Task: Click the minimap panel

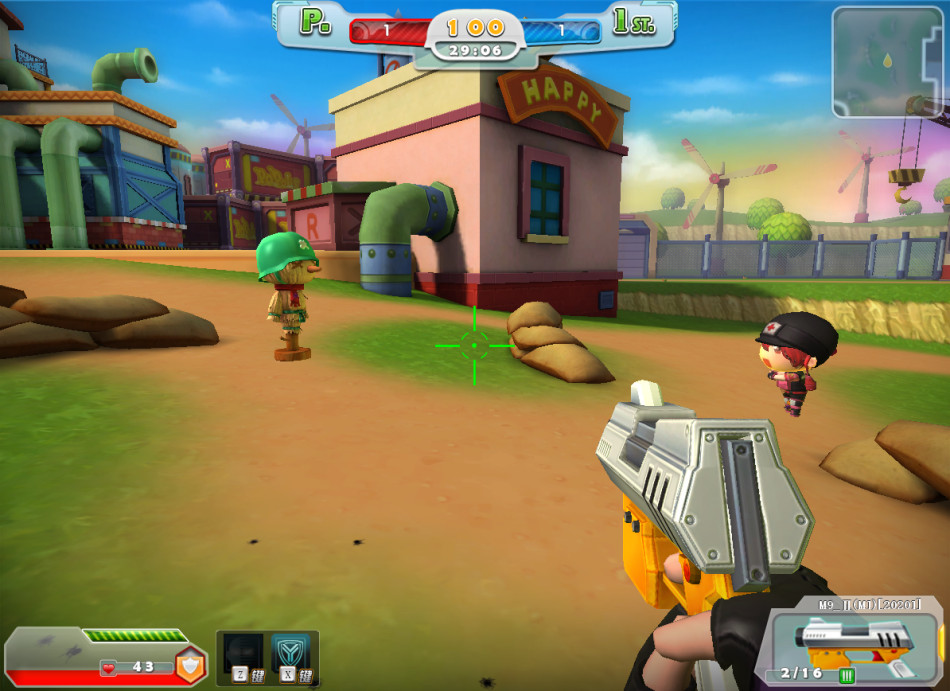Action: [886, 62]
